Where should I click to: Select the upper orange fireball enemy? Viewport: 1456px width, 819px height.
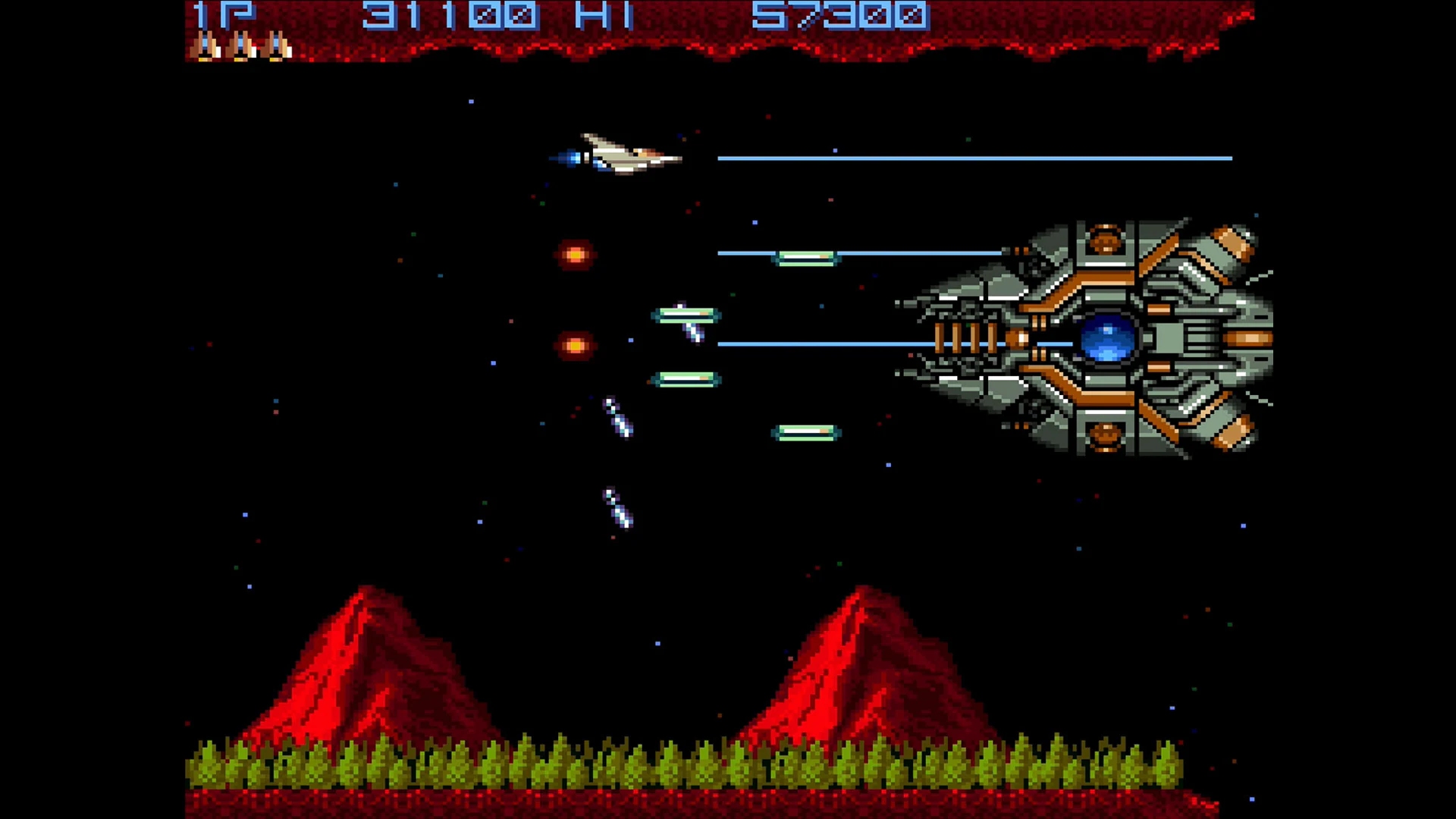coord(576,256)
